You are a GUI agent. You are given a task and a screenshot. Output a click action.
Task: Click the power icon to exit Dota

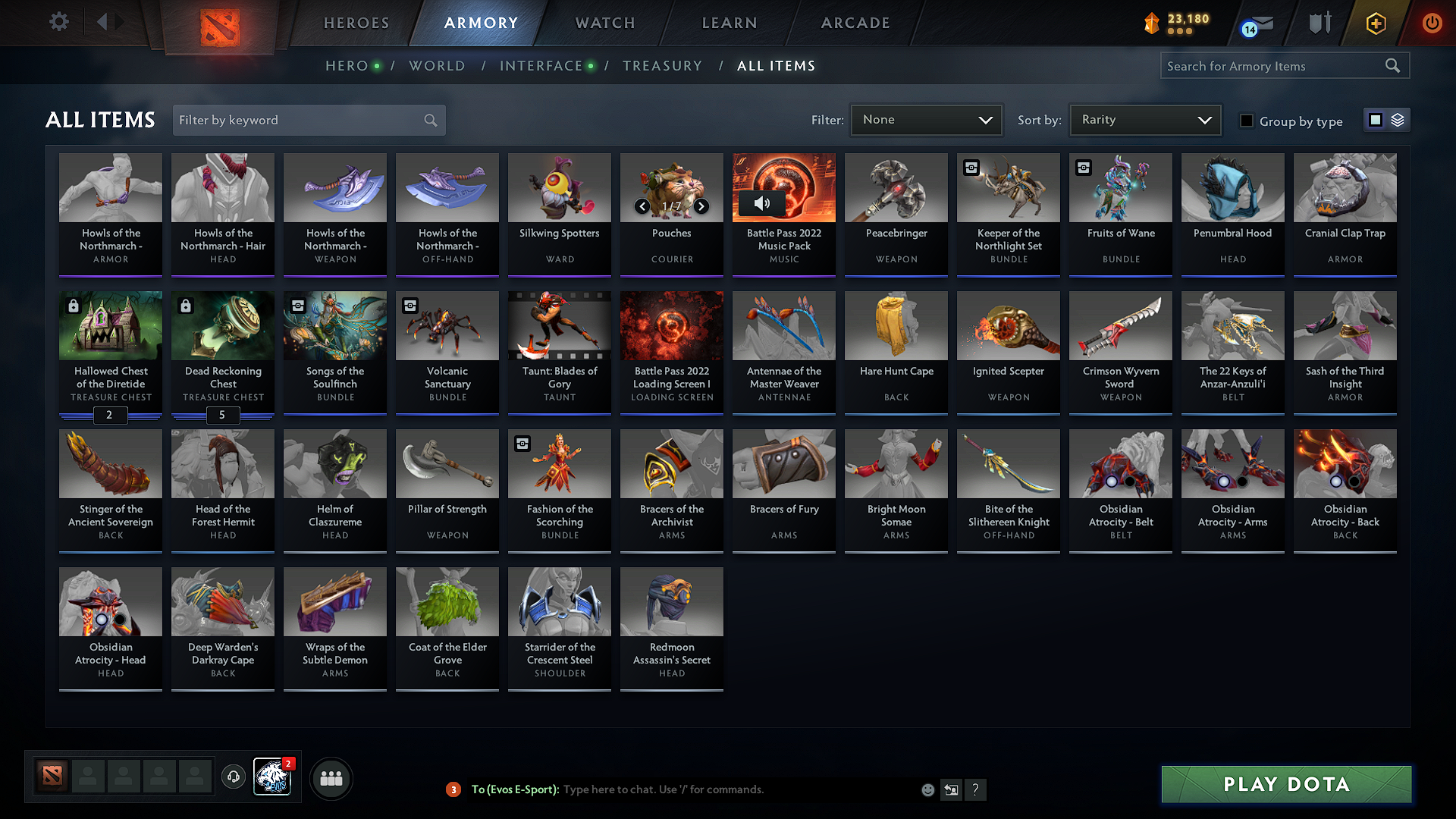pos(1432,23)
